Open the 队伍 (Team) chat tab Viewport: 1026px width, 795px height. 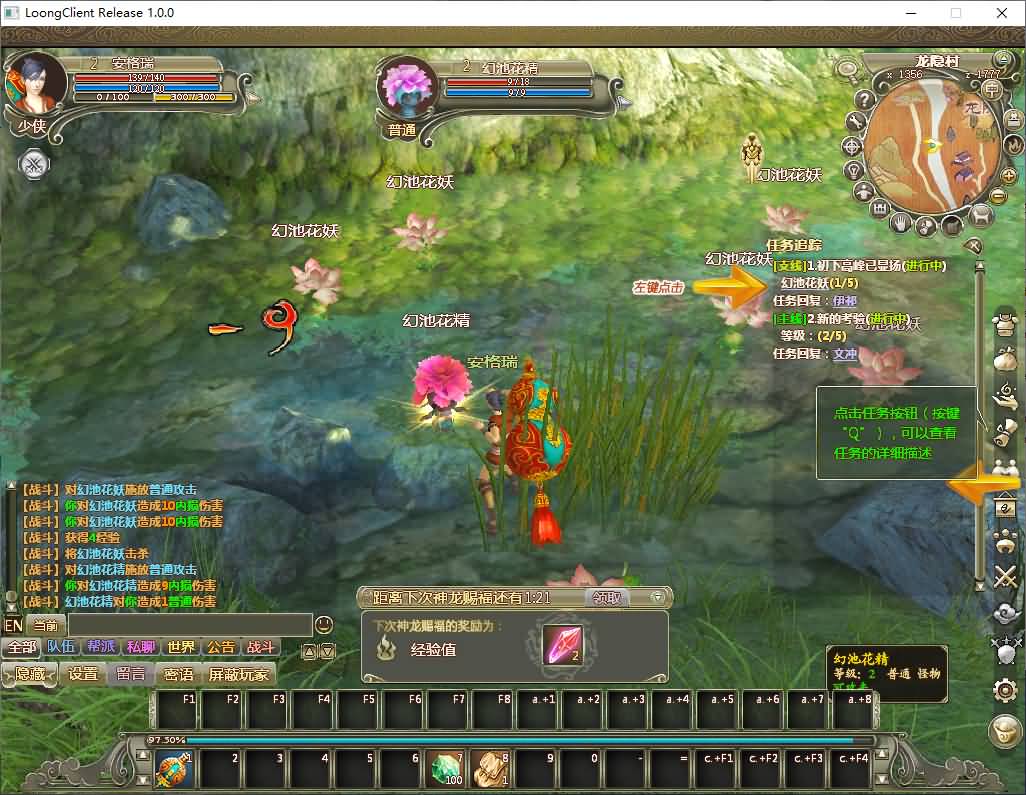(x=61, y=647)
